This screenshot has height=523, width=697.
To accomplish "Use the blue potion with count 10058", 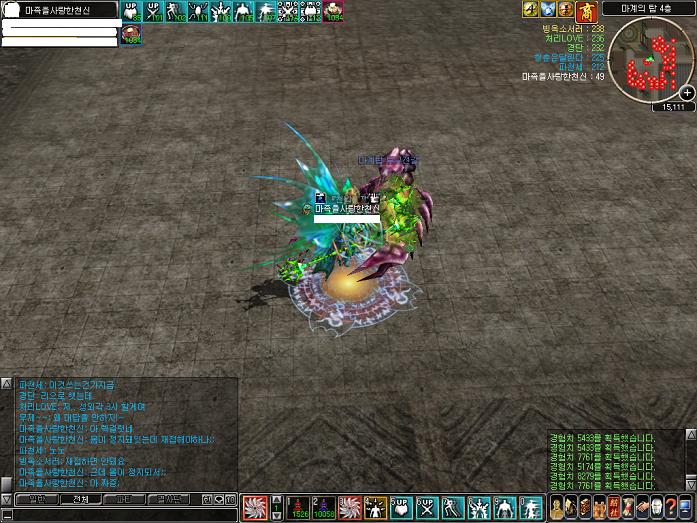I will point(322,507).
